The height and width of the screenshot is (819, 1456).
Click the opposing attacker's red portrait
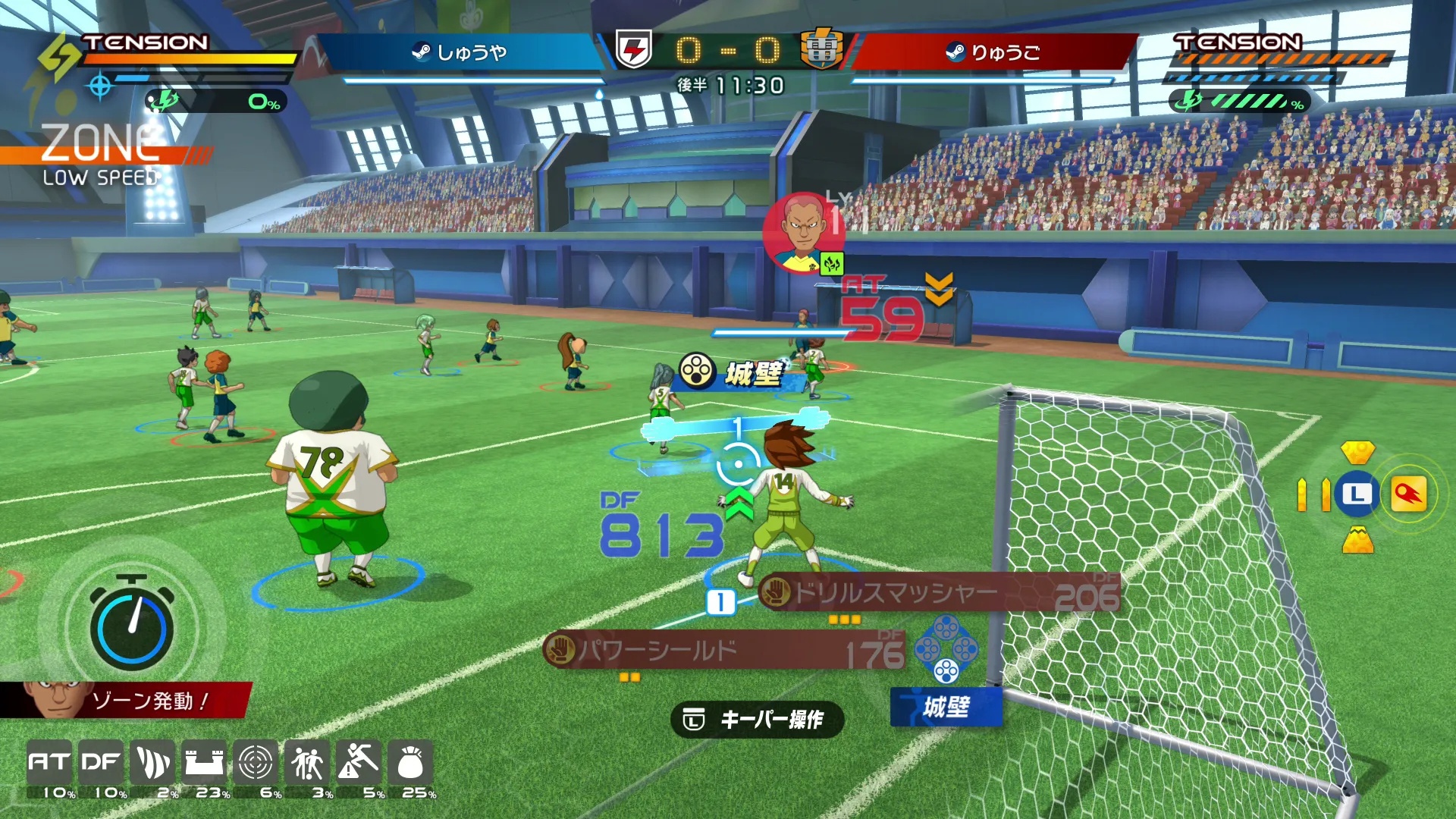(x=802, y=231)
